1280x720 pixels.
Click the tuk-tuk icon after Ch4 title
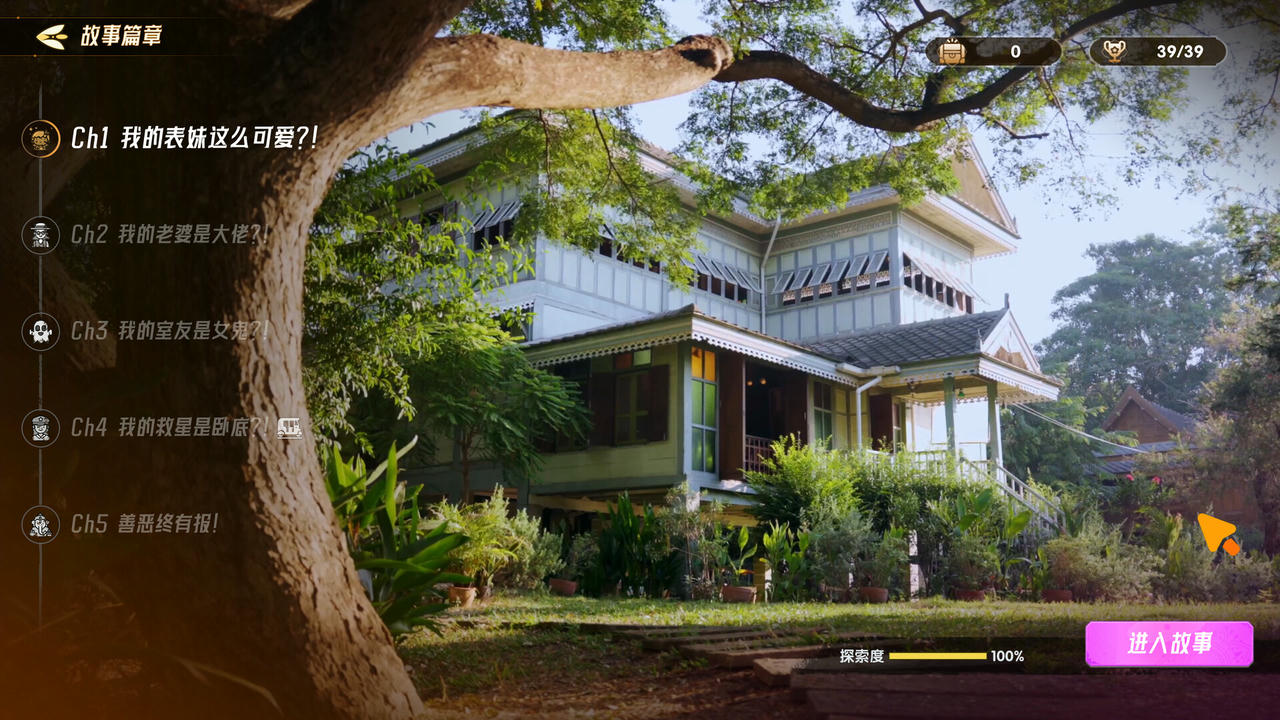point(291,429)
